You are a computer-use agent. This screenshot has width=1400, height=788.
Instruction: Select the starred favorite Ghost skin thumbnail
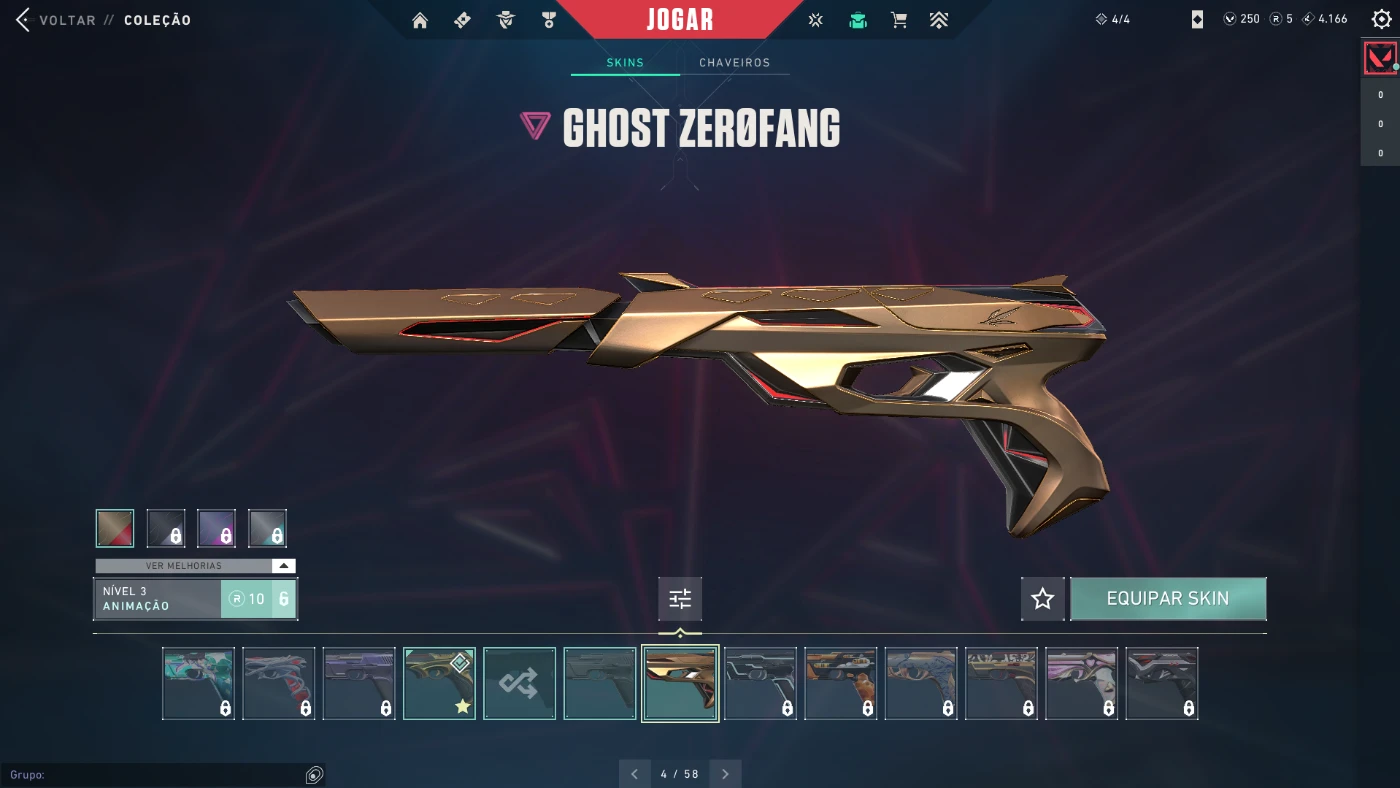coord(439,684)
